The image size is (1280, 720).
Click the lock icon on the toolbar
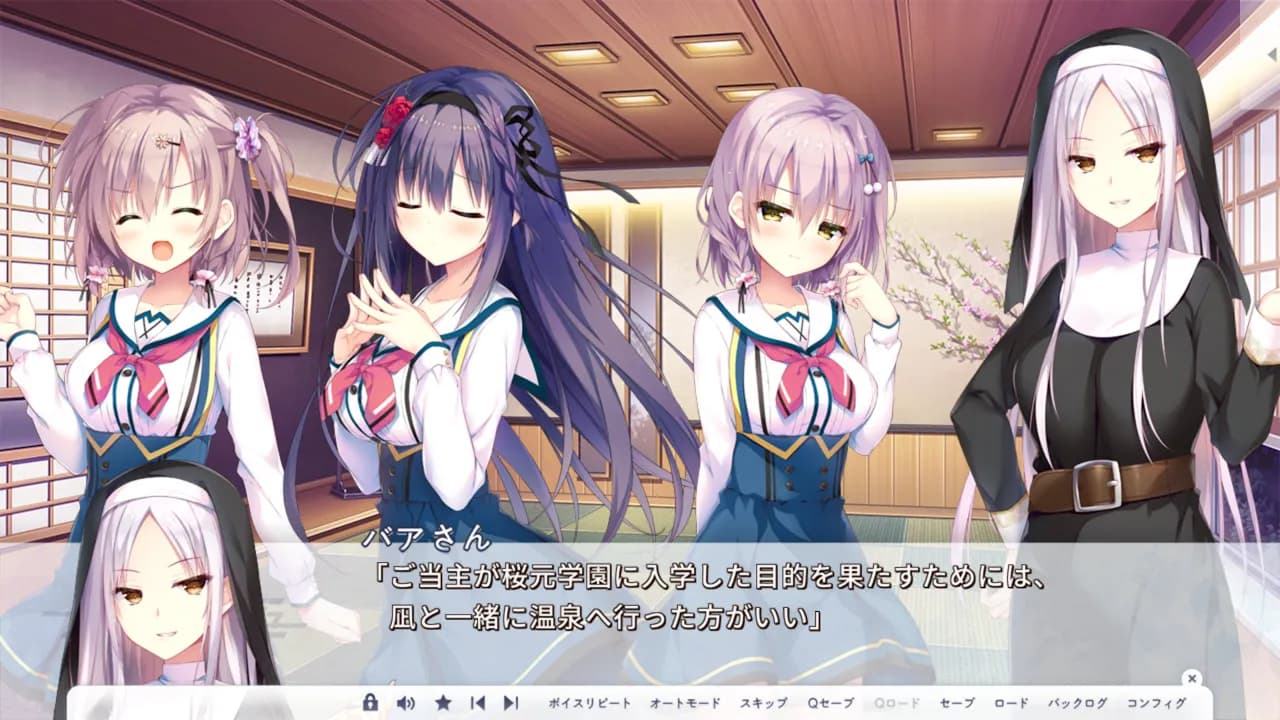click(370, 704)
